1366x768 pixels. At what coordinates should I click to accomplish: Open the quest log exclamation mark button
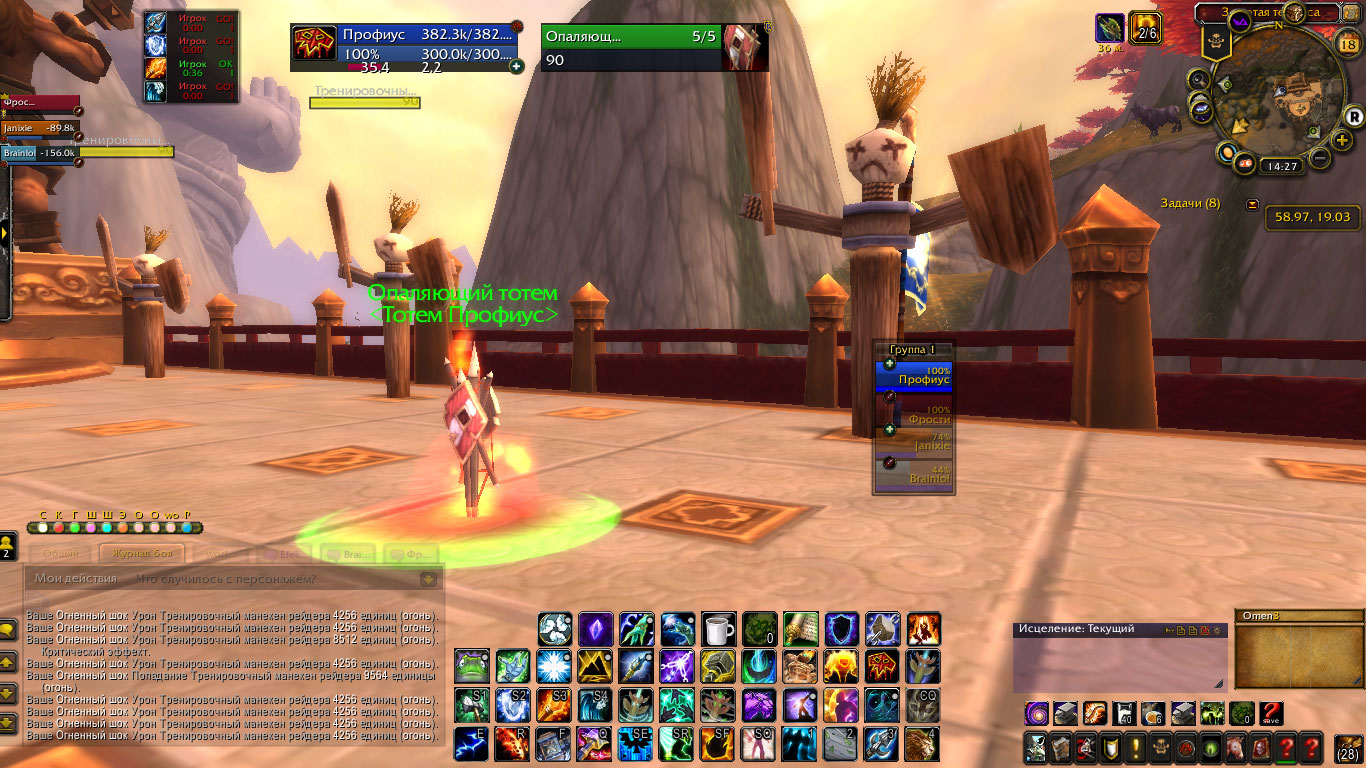pos(1136,747)
